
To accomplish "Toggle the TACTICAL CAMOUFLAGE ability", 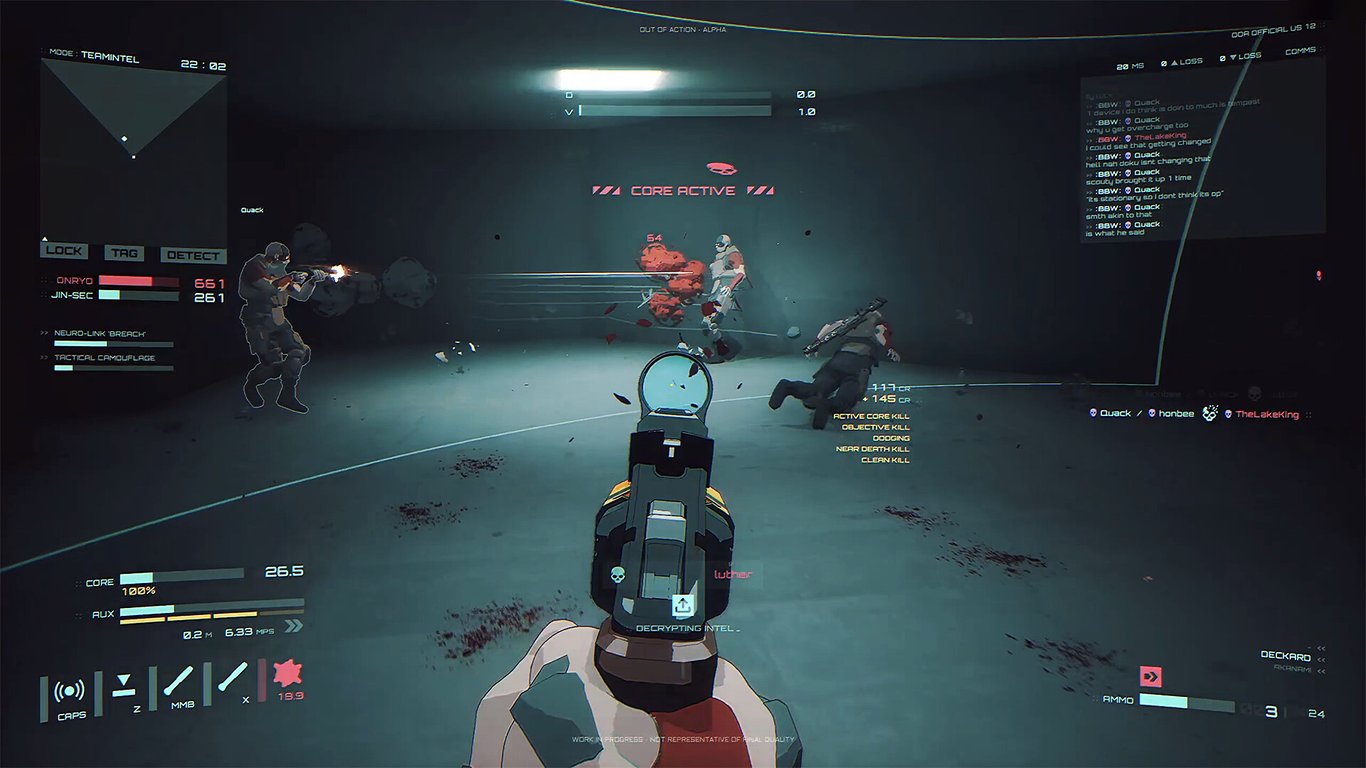I will 104,356.
